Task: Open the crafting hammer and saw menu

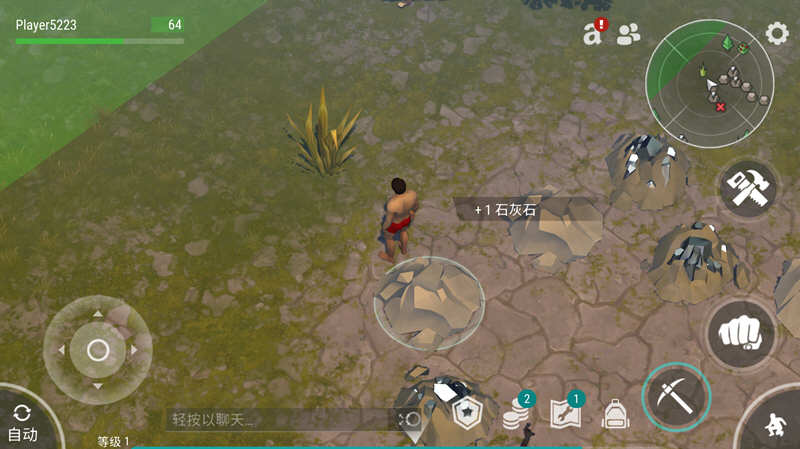Action: (x=747, y=190)
